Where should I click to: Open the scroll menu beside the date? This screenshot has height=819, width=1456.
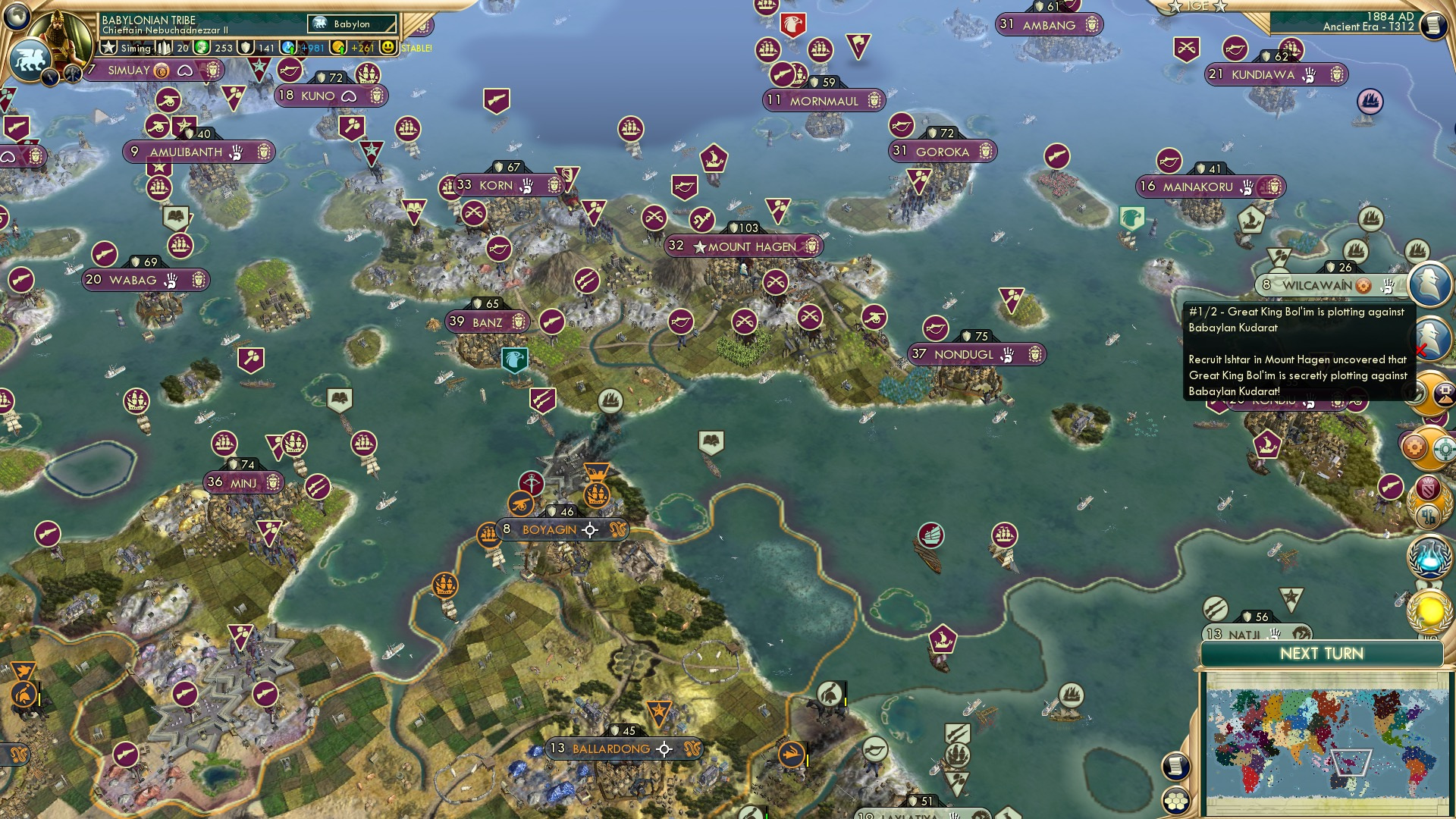point(1432,26)
